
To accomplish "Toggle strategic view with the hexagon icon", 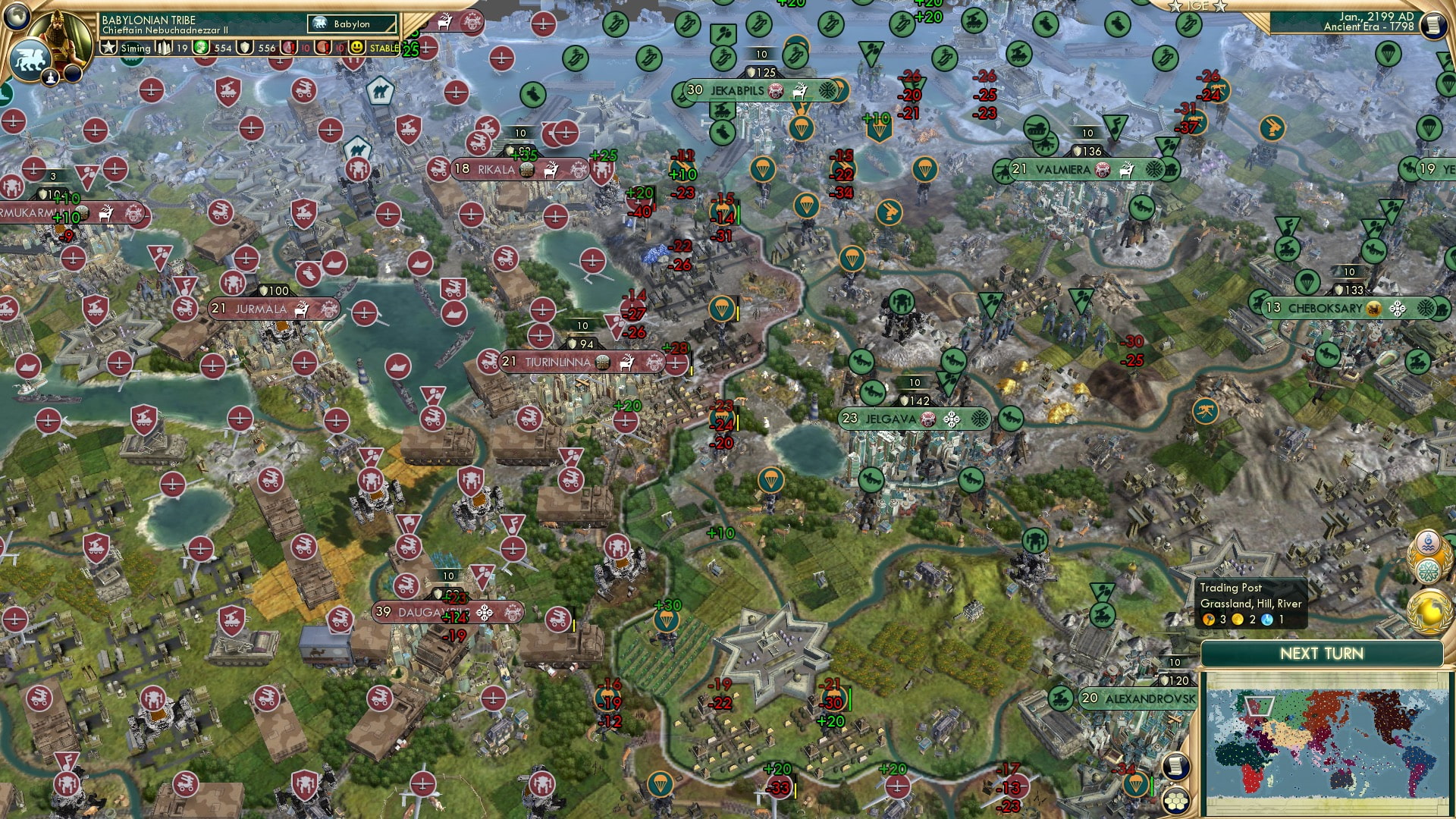I will pyautogui.click(x=1176, y=802).
